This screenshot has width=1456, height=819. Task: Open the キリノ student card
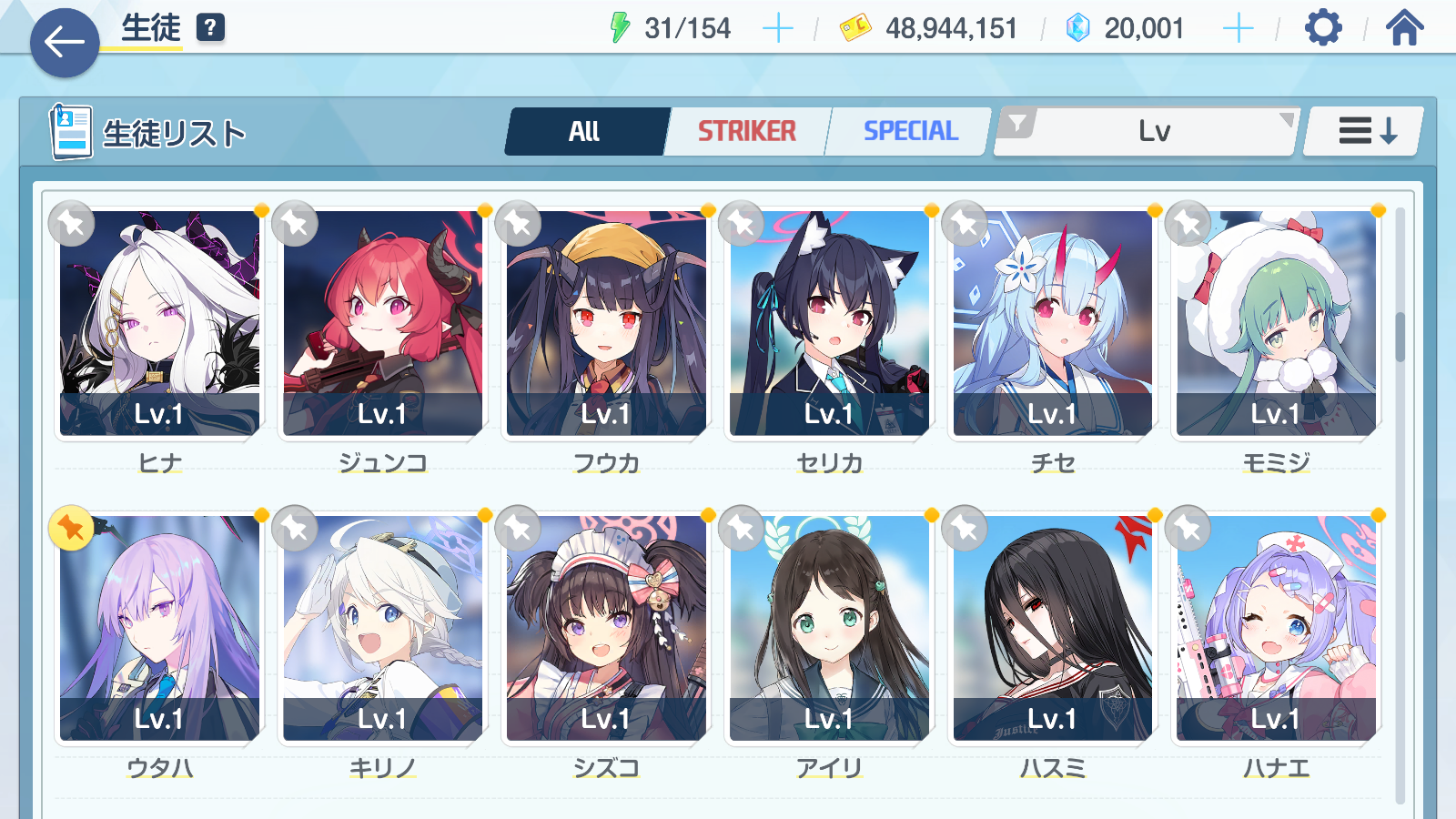click(383, 628)
